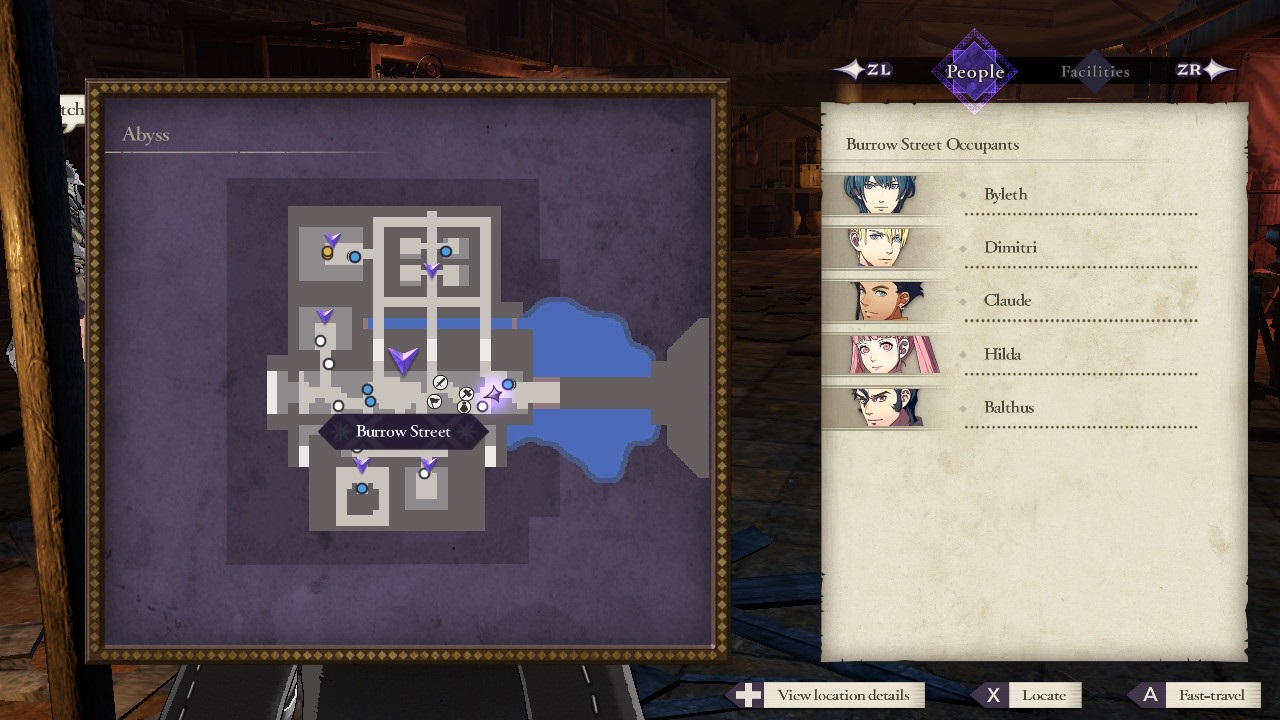Open the flag battalion guild icon
Image resolution: width=1280 pixels, height=720 pixels.
coord(433,400)
